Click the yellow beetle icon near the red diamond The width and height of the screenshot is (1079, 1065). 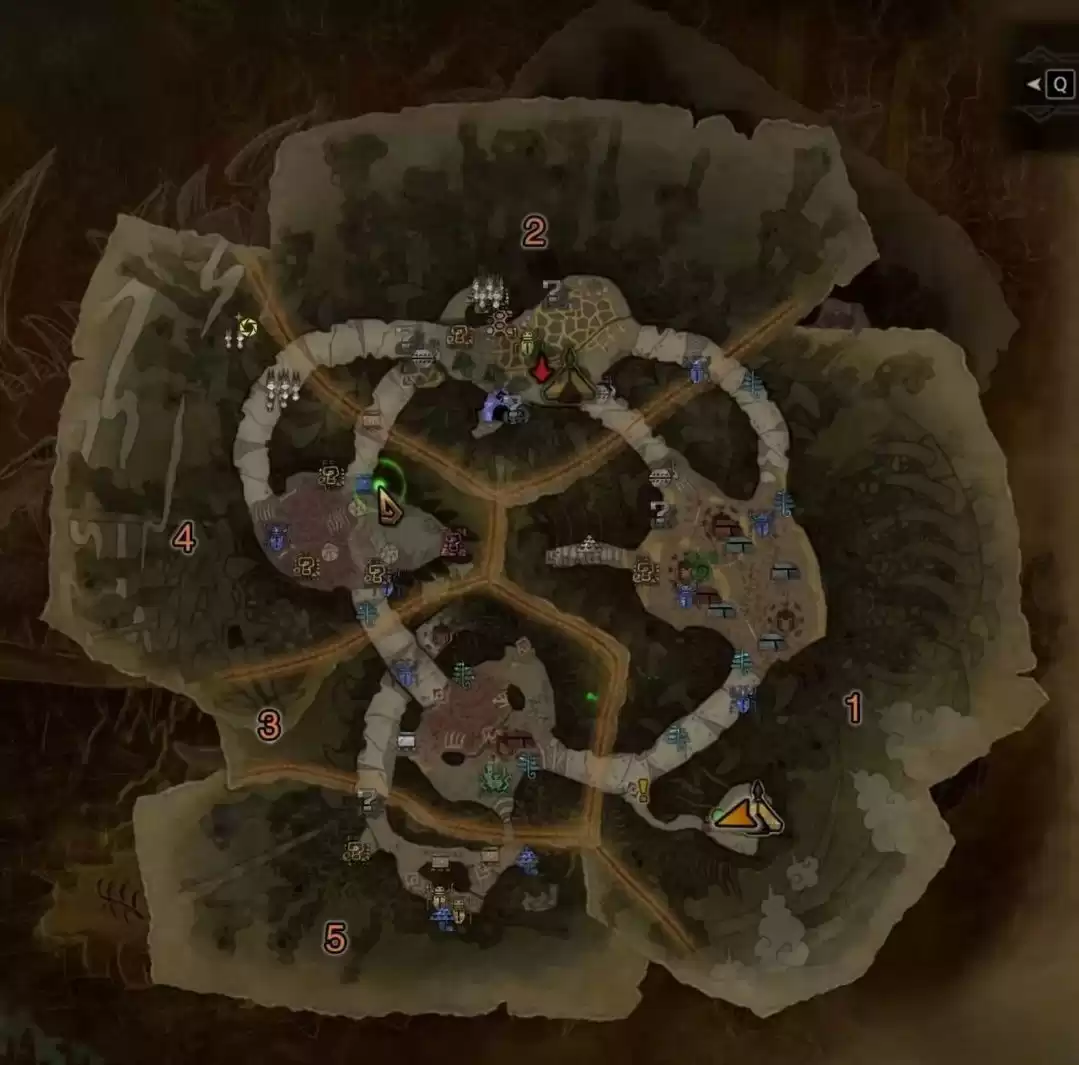coord(527,343)
